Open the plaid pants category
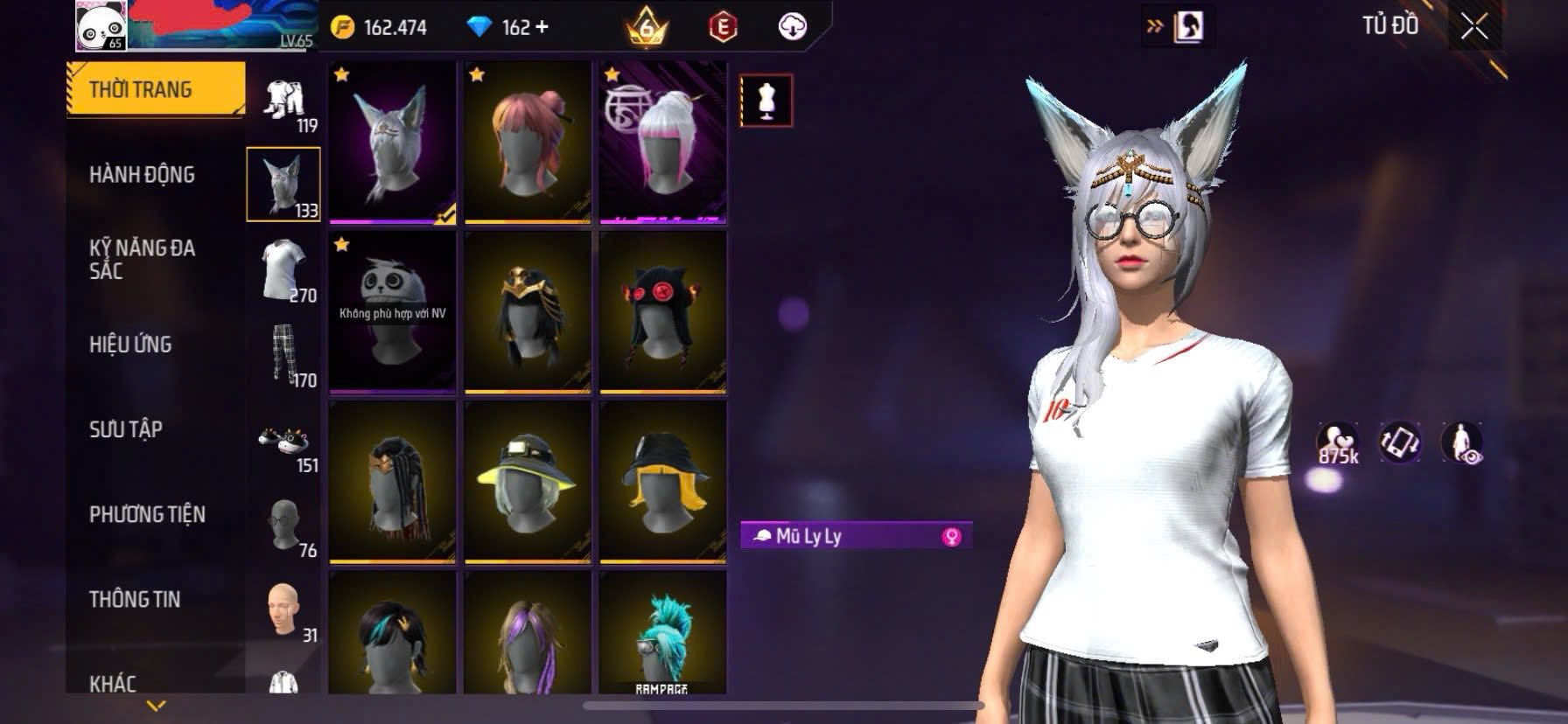 [x=284, y=355]
